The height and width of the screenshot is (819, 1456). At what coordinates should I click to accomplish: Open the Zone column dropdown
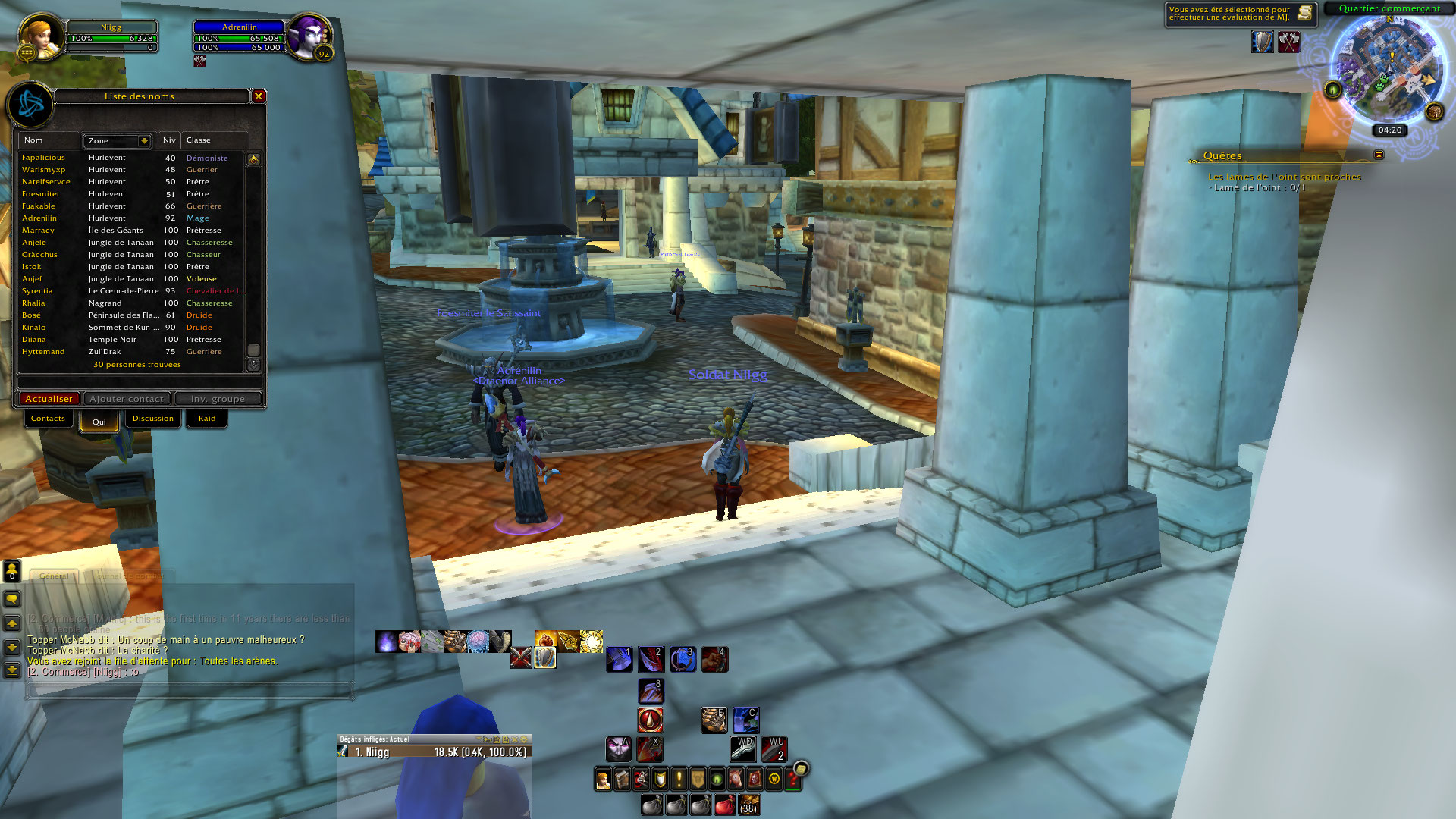coord(143,141)
